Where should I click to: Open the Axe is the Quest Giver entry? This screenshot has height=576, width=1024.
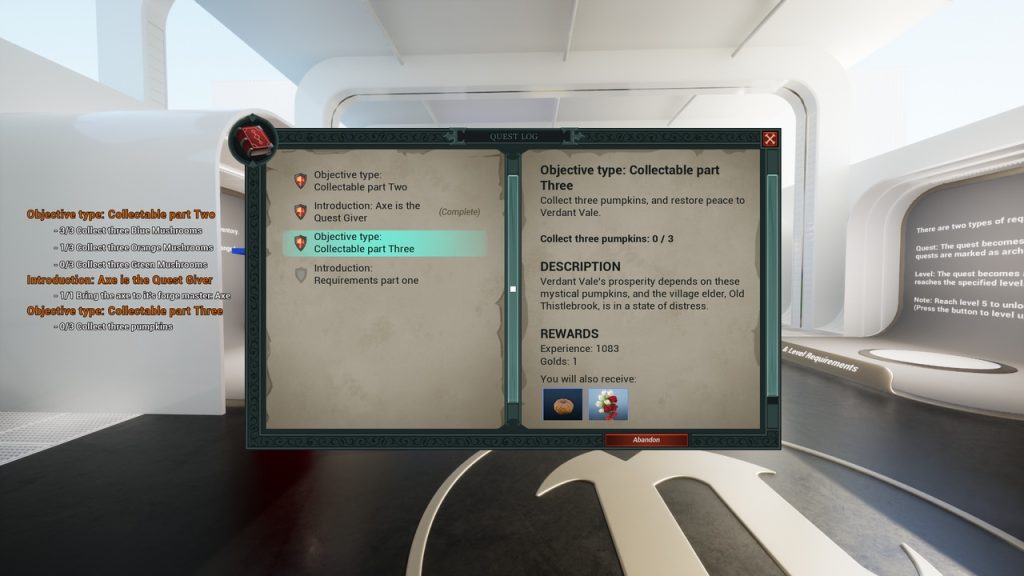(x=366, y=212)
